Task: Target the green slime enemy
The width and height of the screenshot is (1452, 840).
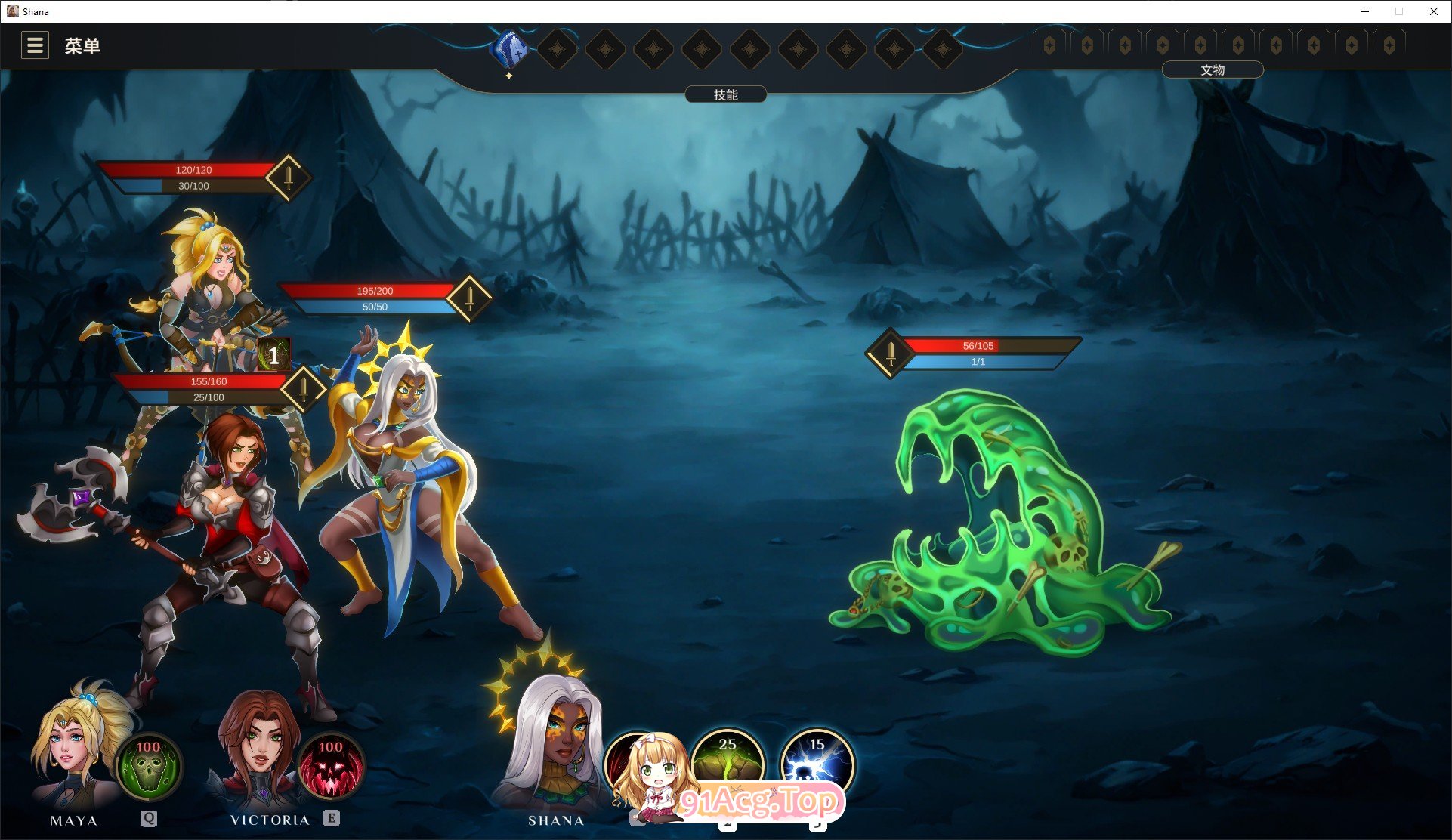Action: (x=997, y=529)
